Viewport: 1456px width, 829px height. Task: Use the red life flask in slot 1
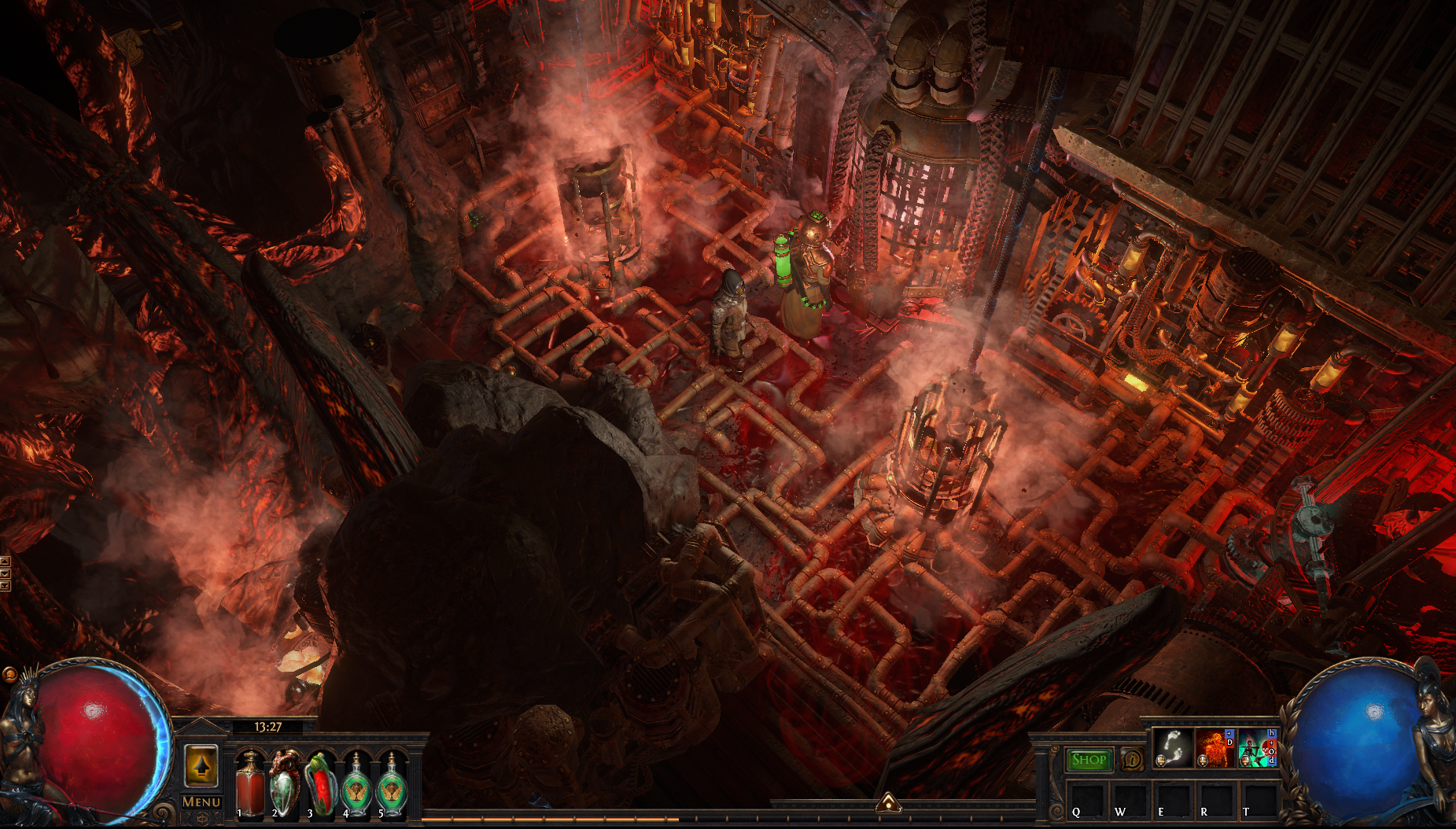(250, 784)
